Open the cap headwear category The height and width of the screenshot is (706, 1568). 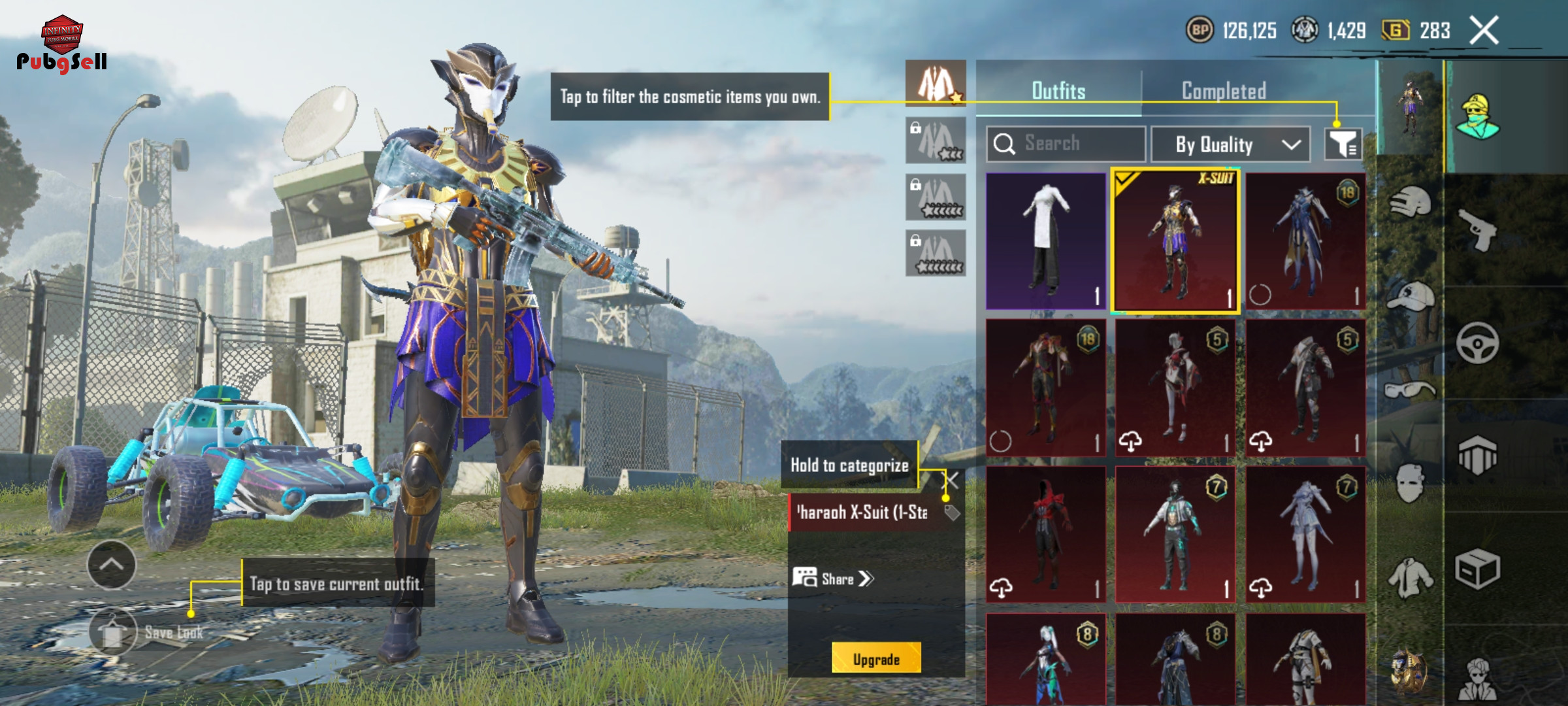point(1410,296)
